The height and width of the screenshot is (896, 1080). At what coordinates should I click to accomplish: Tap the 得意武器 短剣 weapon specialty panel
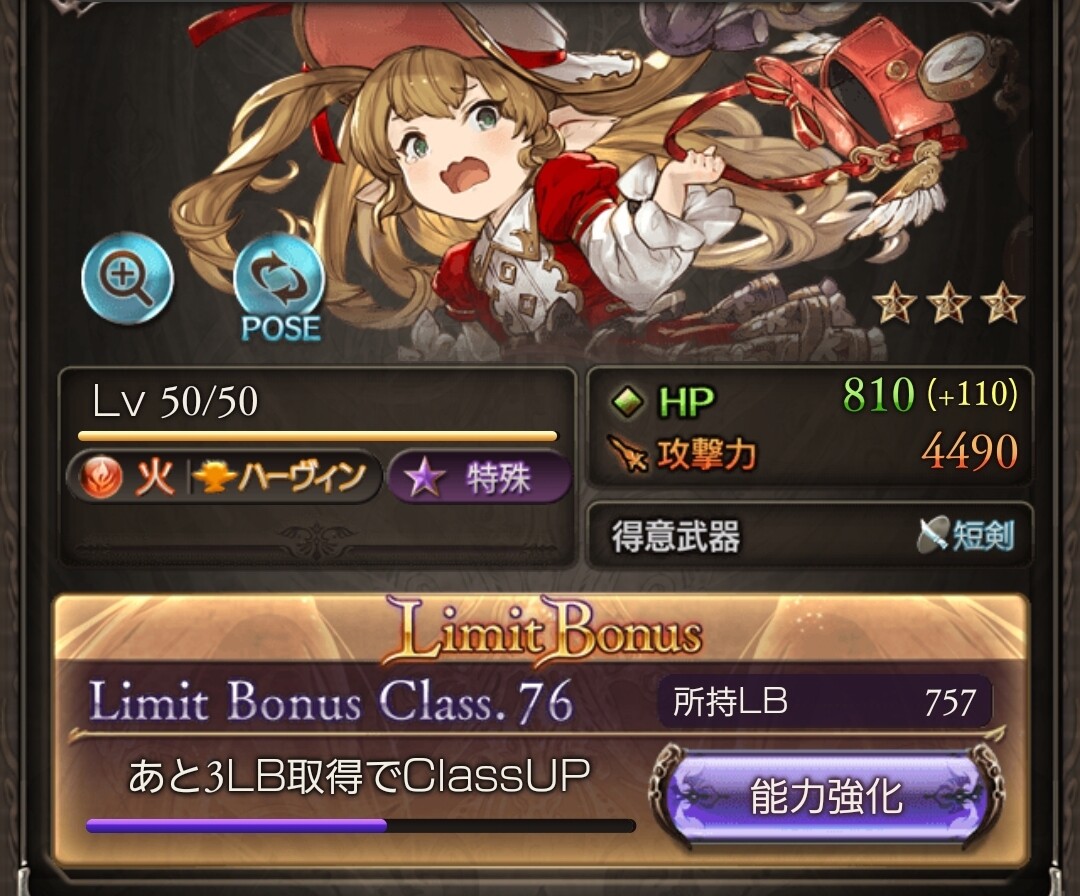[x=810, y=536]
